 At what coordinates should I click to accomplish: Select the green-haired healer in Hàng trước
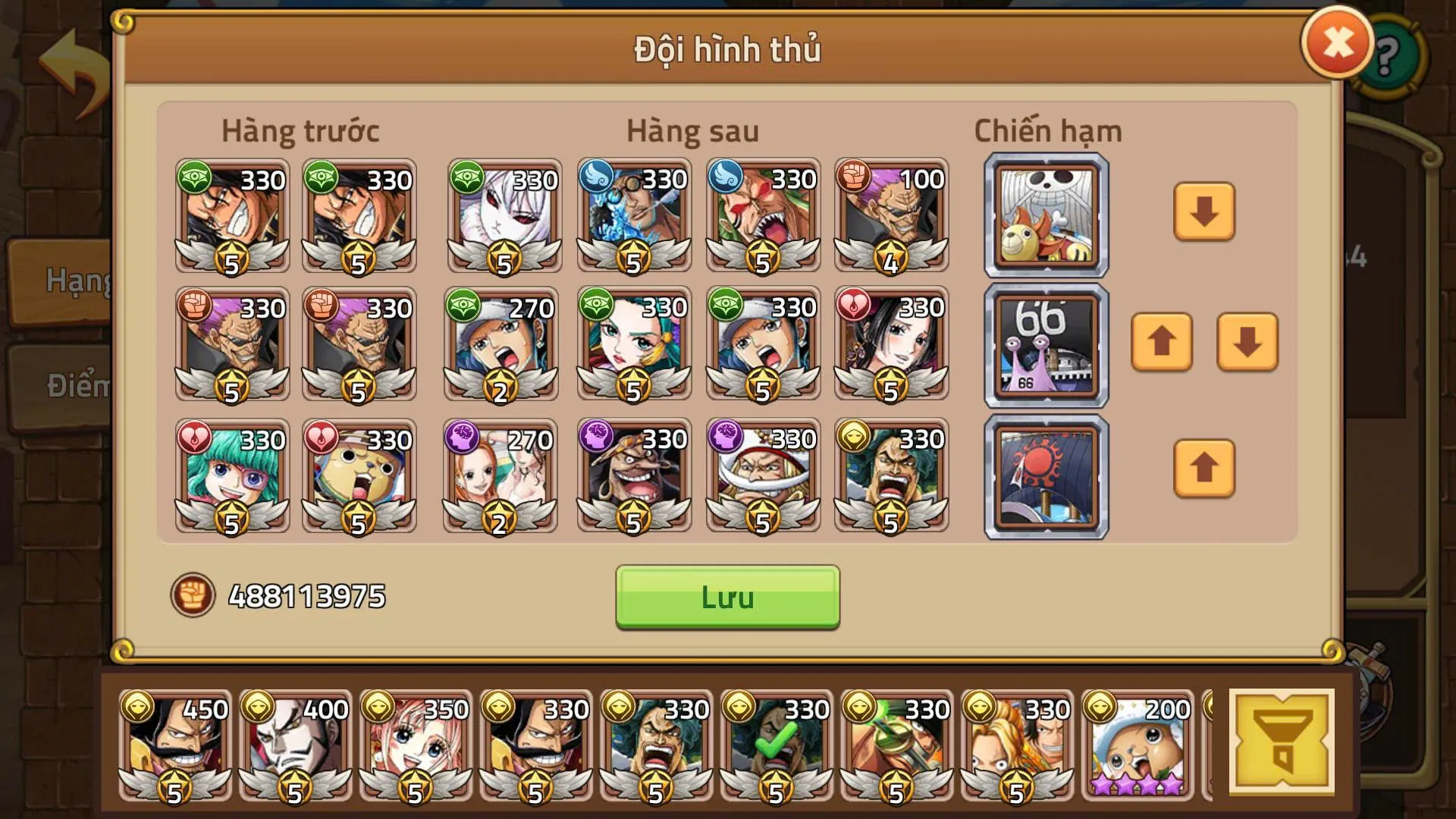[231, 474]
